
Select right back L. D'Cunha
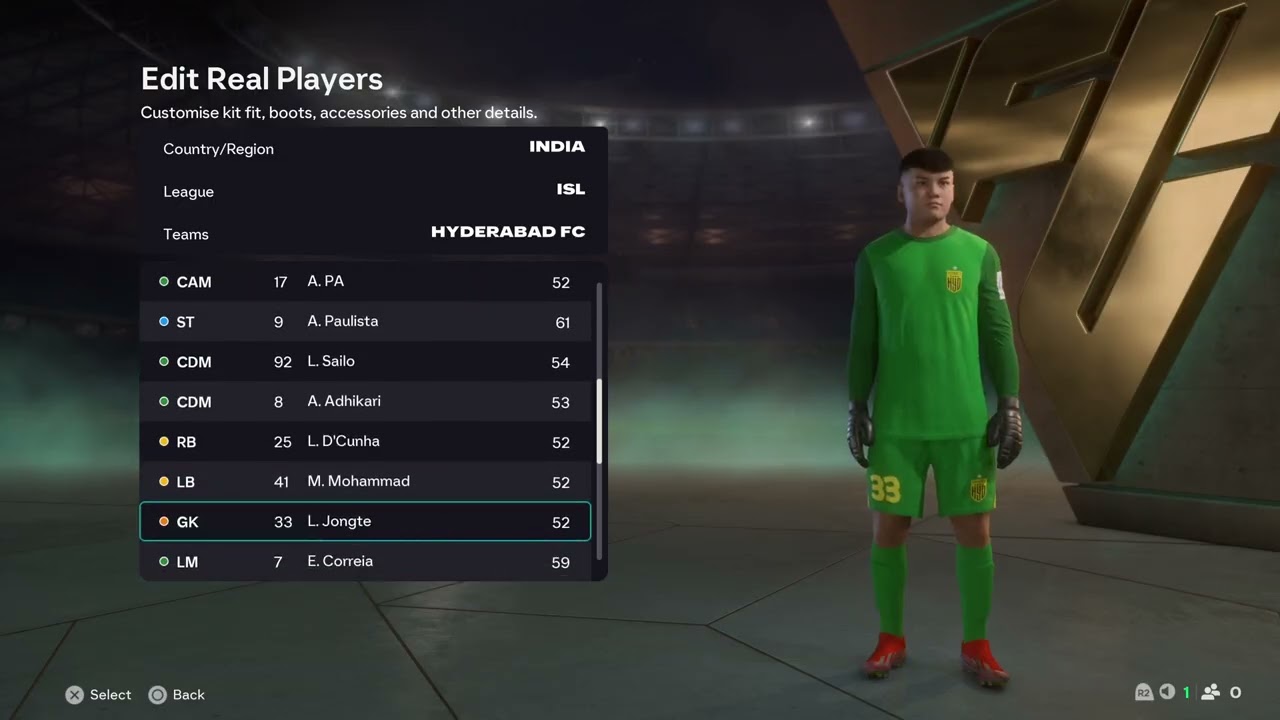[365, 442]
